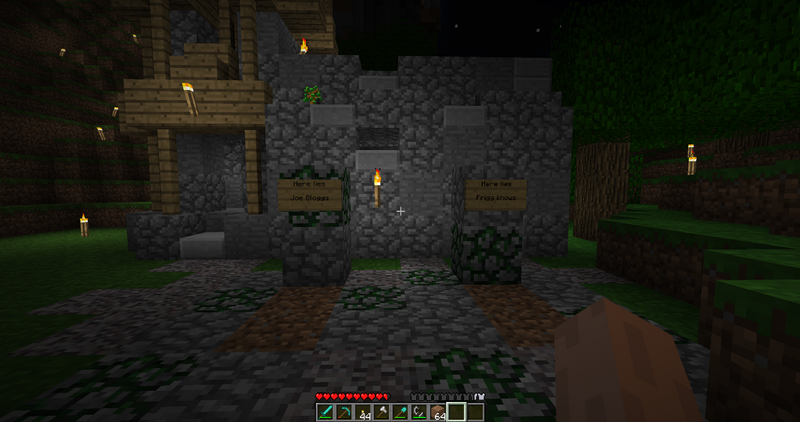
Task: Equip the axe from the hotbar
Action: pos(381,412)
